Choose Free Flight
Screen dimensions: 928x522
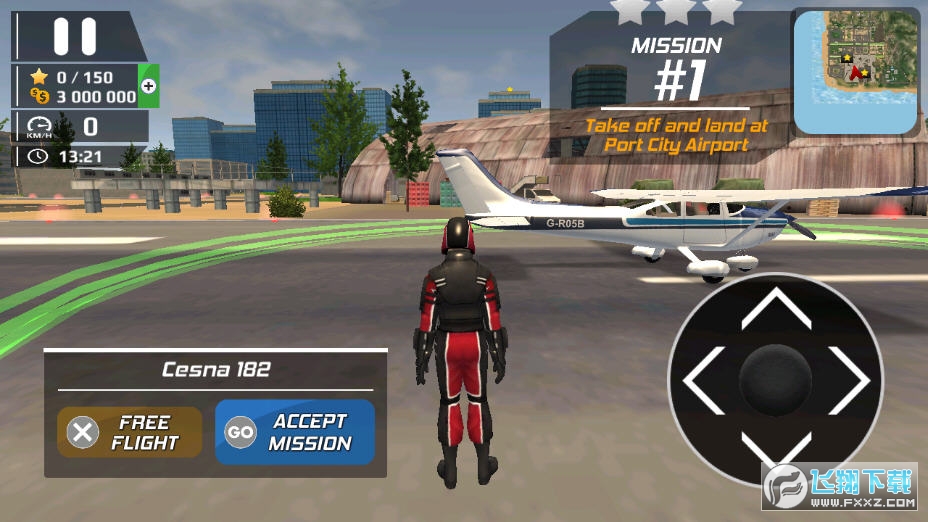[x=130, y=432]
